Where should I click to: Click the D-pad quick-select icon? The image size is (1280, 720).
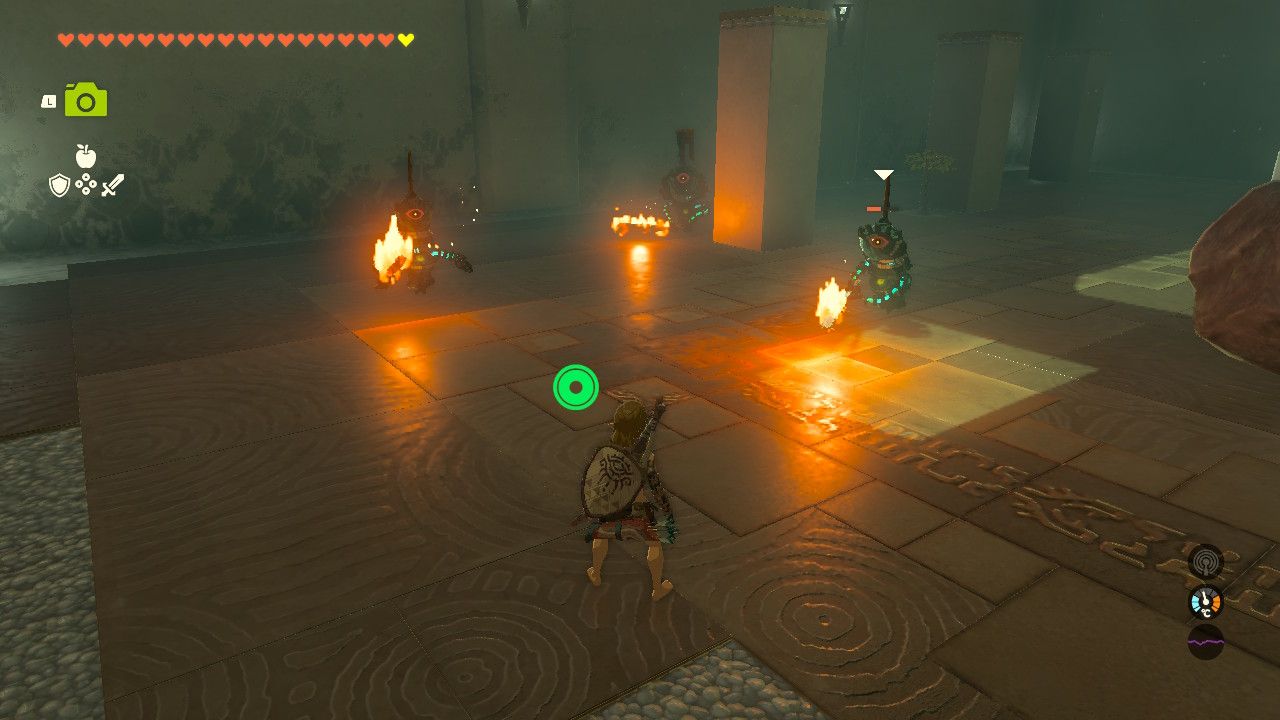(x=86, y=186)
